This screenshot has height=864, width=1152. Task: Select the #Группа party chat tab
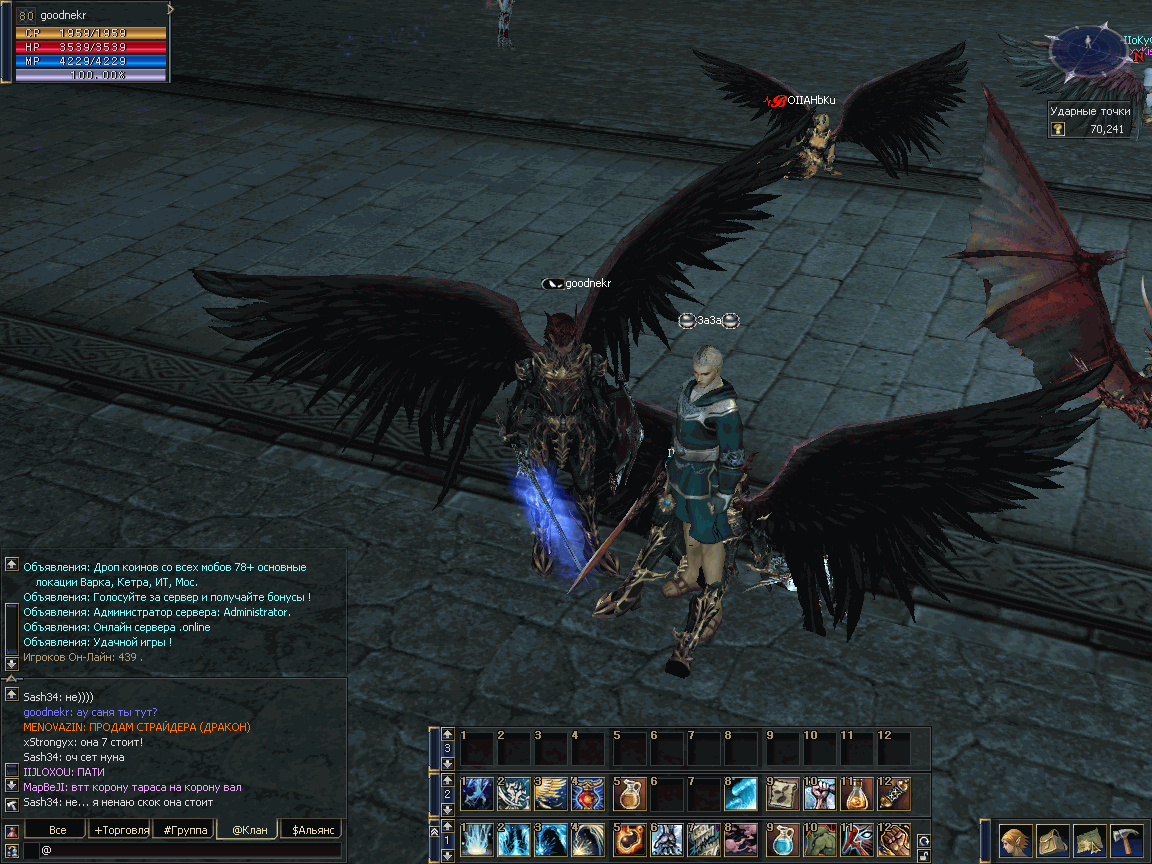[184, 830]
